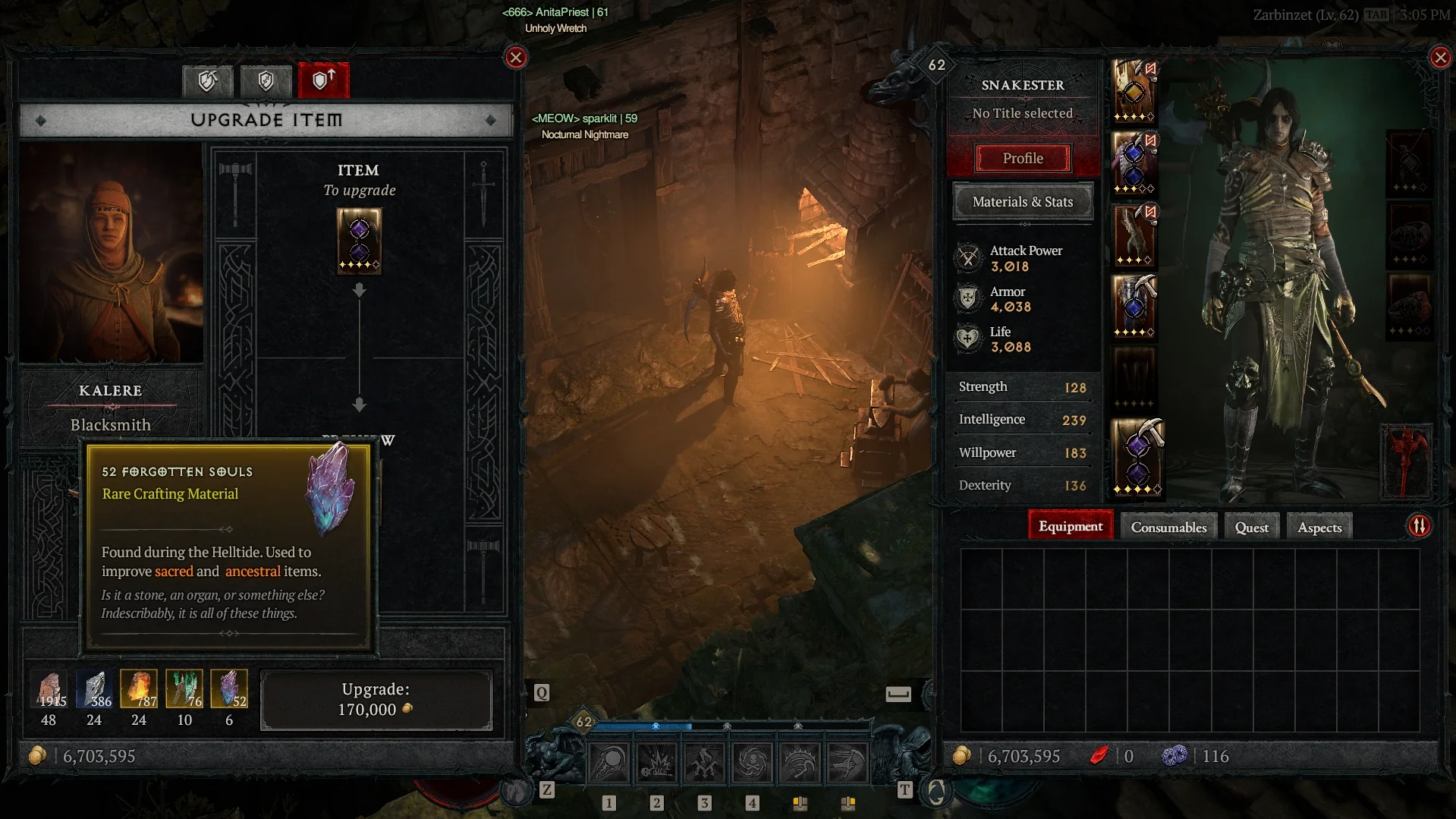Select the Equipment tab
Image resolution: width=1456 pixels, height=819 pixels.
[x=1070, y=527]
